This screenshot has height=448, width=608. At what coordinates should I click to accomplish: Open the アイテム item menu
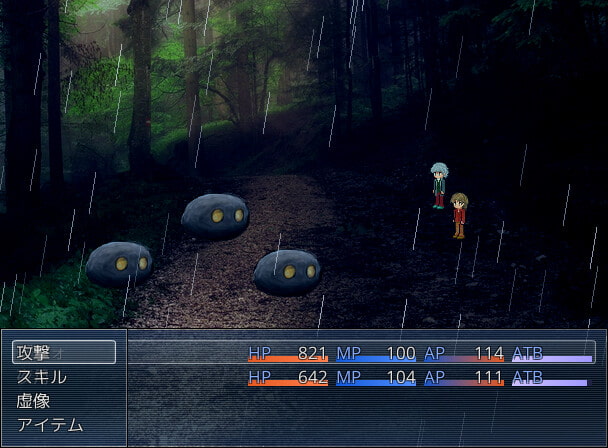[64, 425]
